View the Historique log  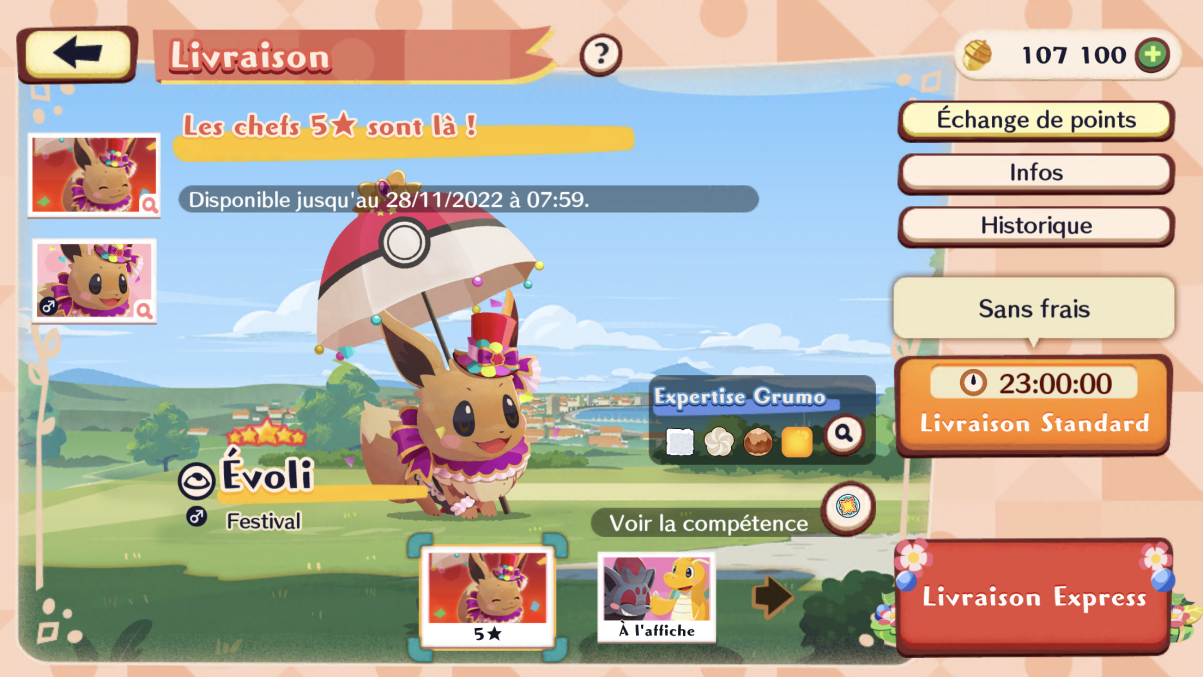1036,226
